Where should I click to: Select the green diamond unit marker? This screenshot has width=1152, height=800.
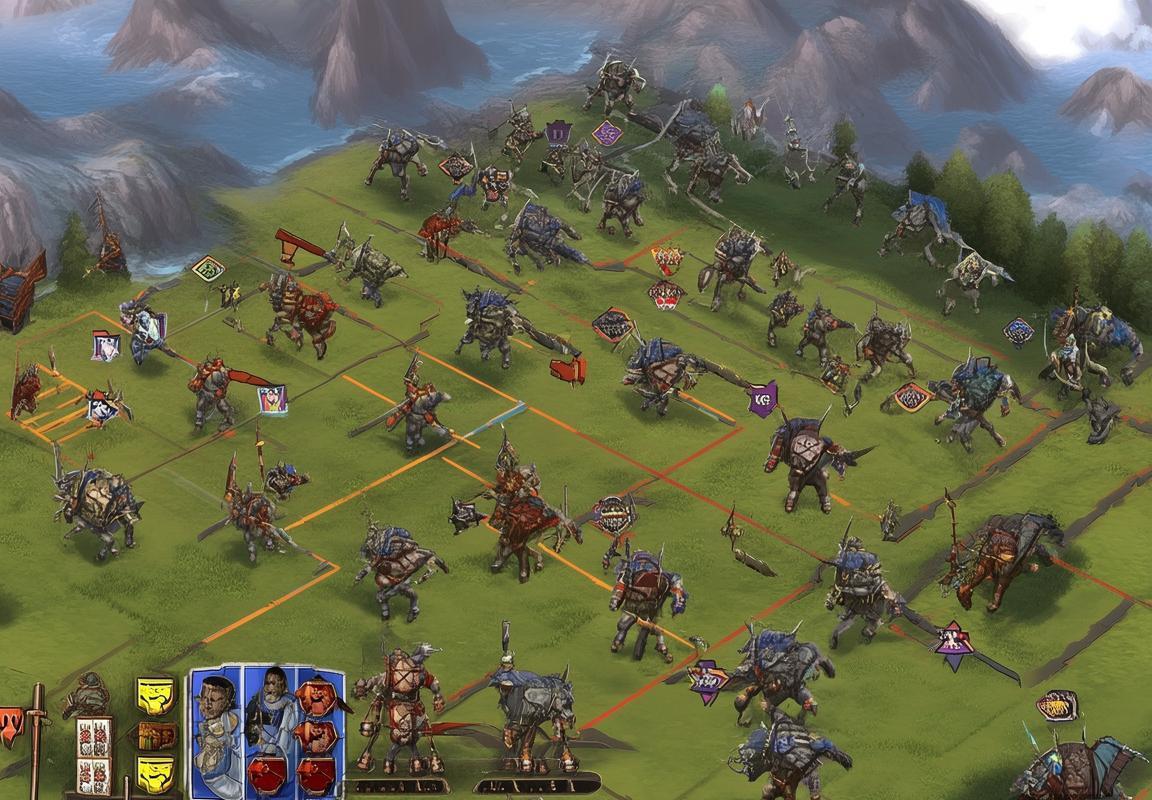(x=207, y=268)
